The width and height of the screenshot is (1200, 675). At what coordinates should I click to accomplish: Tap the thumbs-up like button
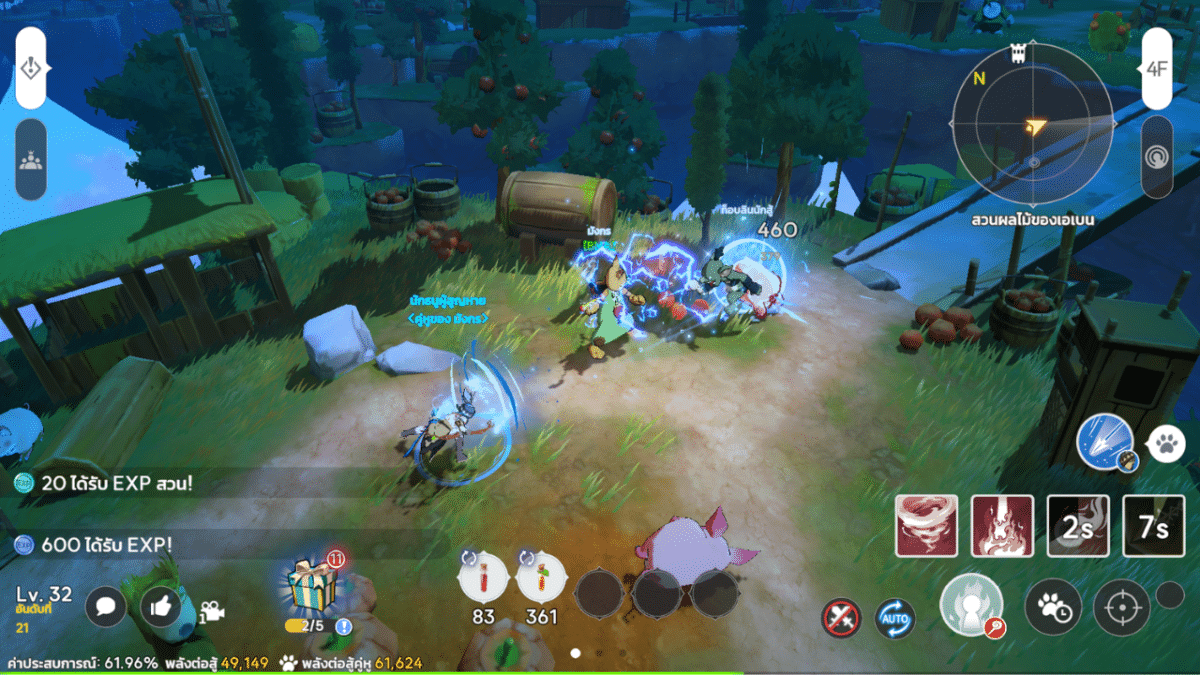tap(162, 606)
